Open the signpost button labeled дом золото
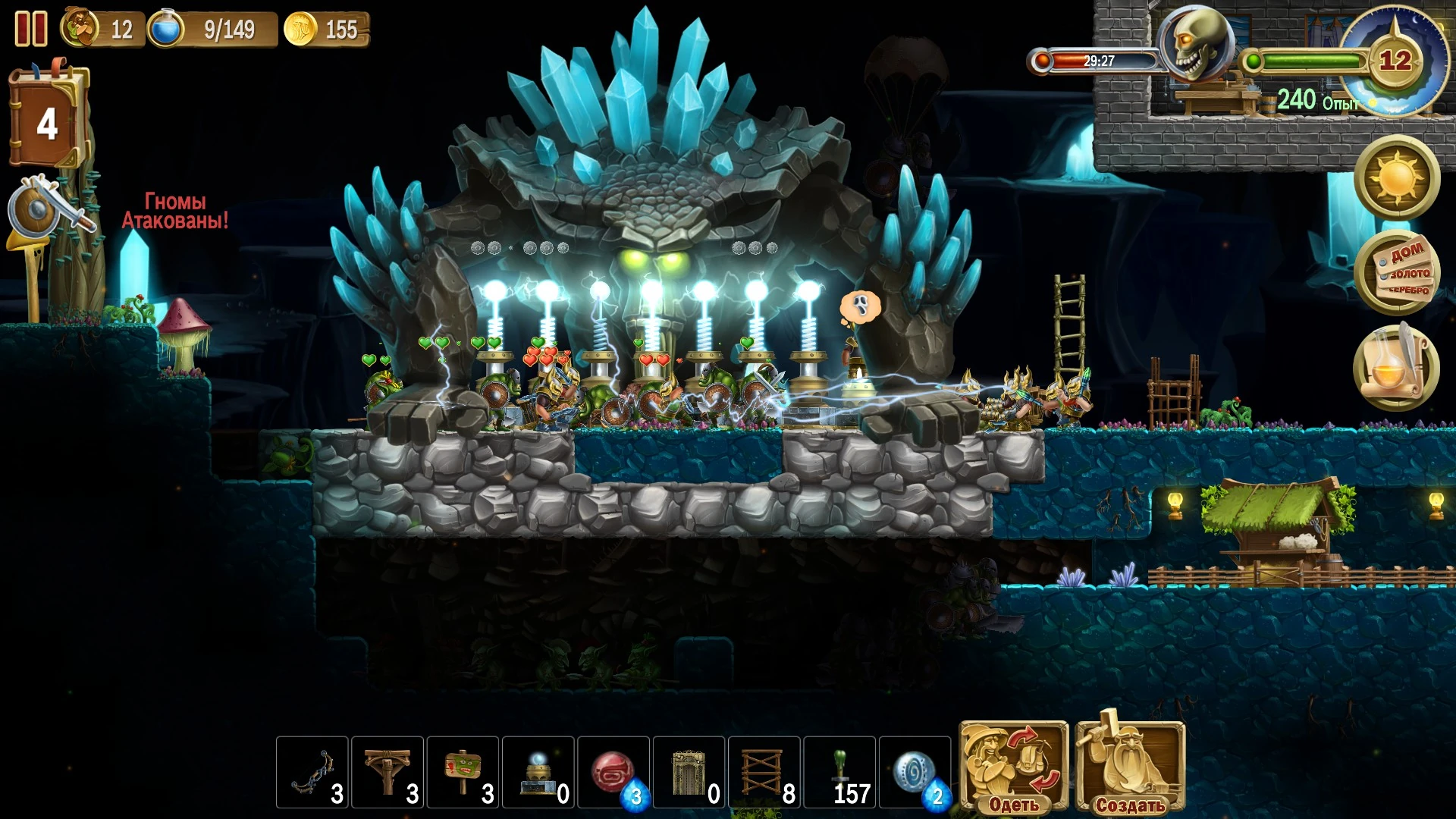Viewport: 1456px width, 819px height. click(1397, 273)
